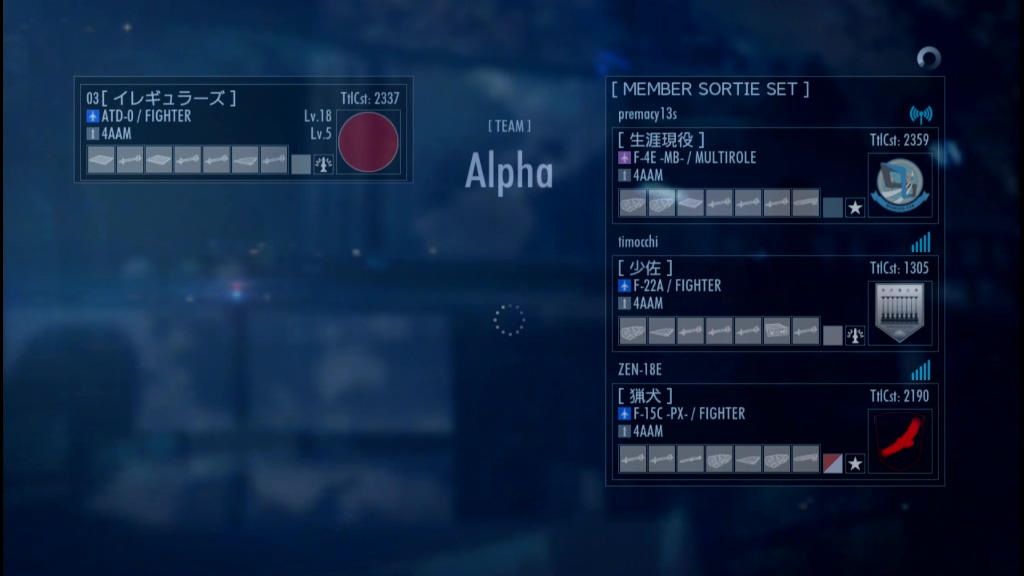Open premacy13s's blue winged emblem

click(x=899, y=185)
